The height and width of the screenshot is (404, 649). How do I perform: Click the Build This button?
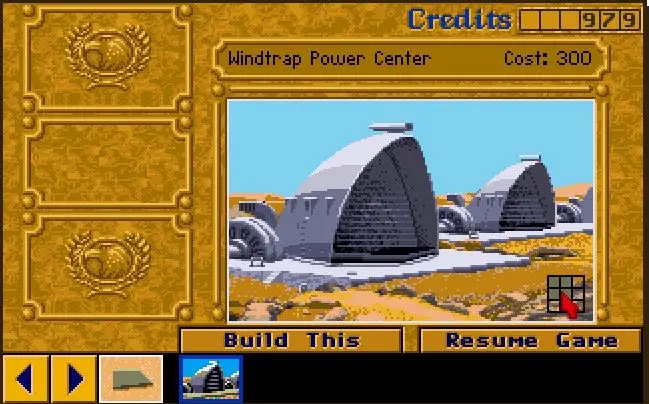coord(291,340)
